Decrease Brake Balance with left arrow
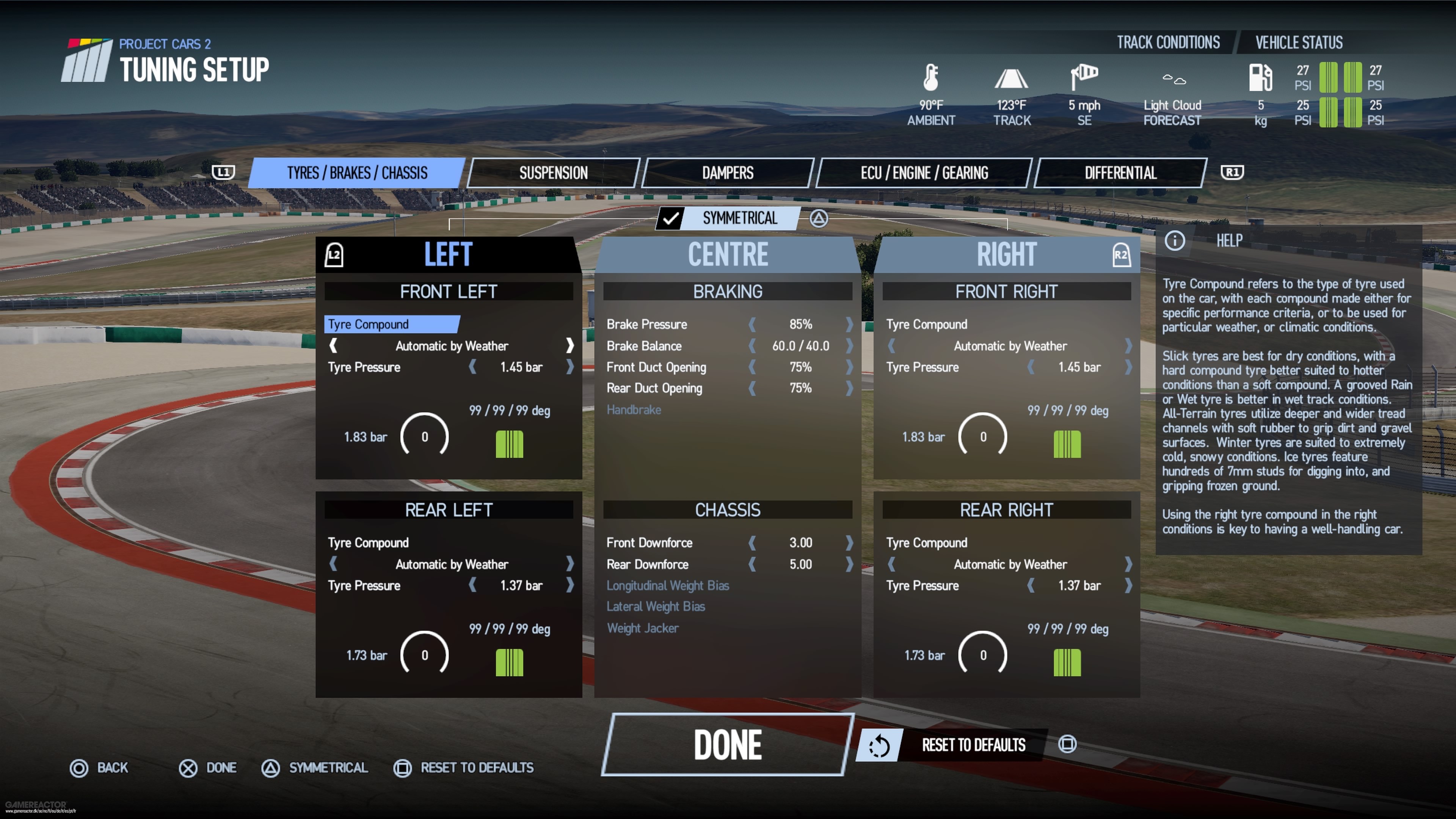This screenshot has width=1456, height=819. tap(752, 346)
